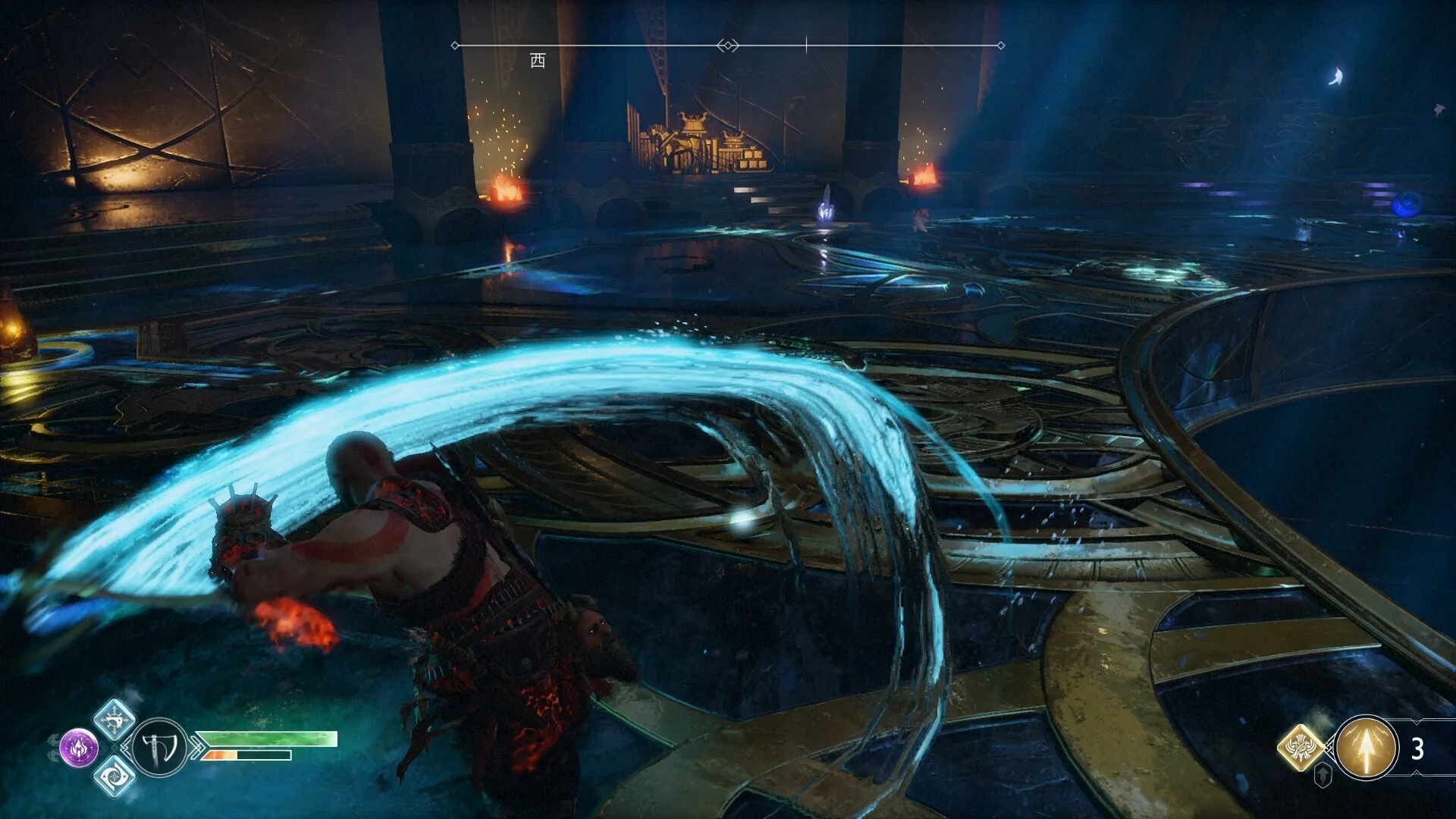The image size is (1456, 819).
Task: Use the swirling eye runic attack
Action: [x=115, y=776]
